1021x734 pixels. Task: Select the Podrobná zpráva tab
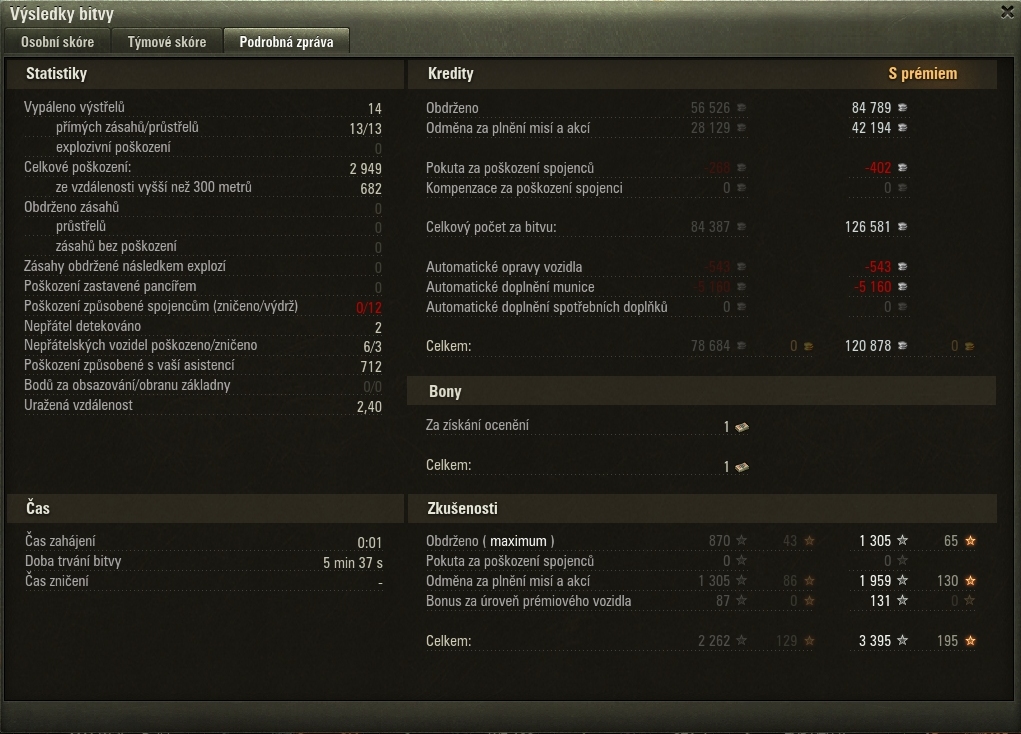[286, 42]
